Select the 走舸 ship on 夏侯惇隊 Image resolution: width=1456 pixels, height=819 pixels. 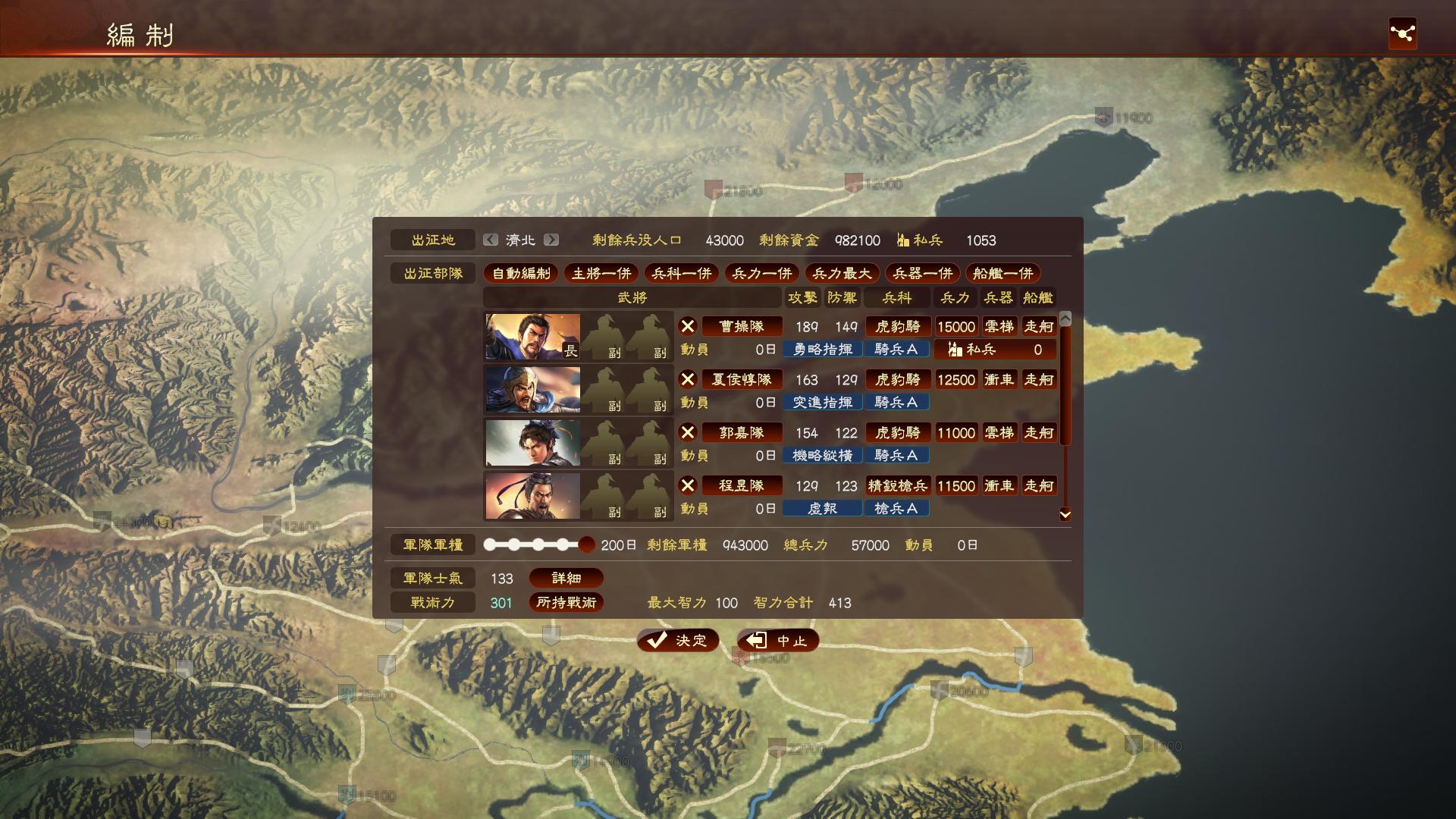[x=1039, y=379]
